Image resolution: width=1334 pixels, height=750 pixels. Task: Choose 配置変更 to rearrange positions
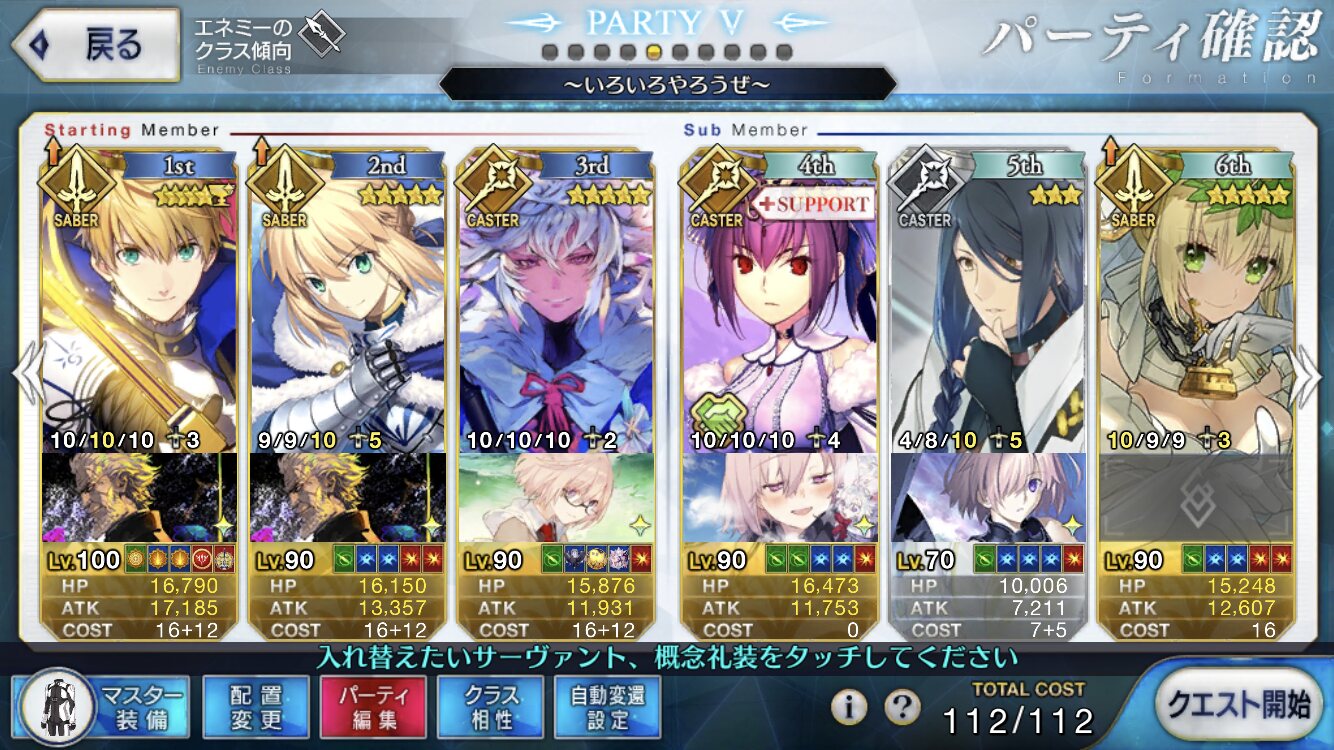(x=255, y=706)
